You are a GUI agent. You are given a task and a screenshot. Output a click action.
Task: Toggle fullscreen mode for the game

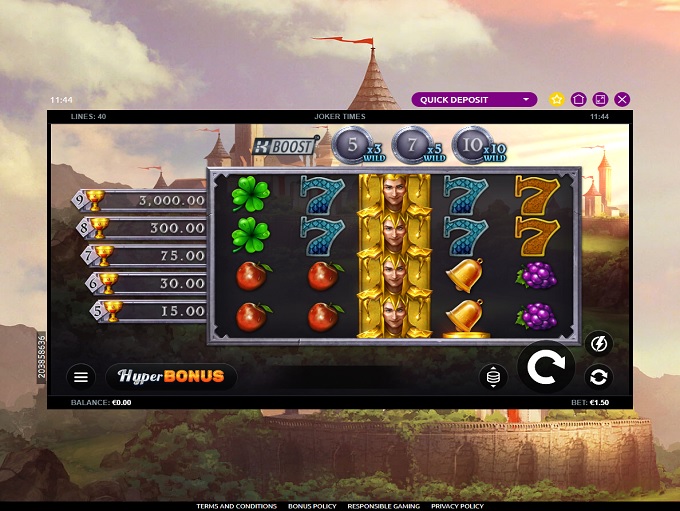[600, 100]
